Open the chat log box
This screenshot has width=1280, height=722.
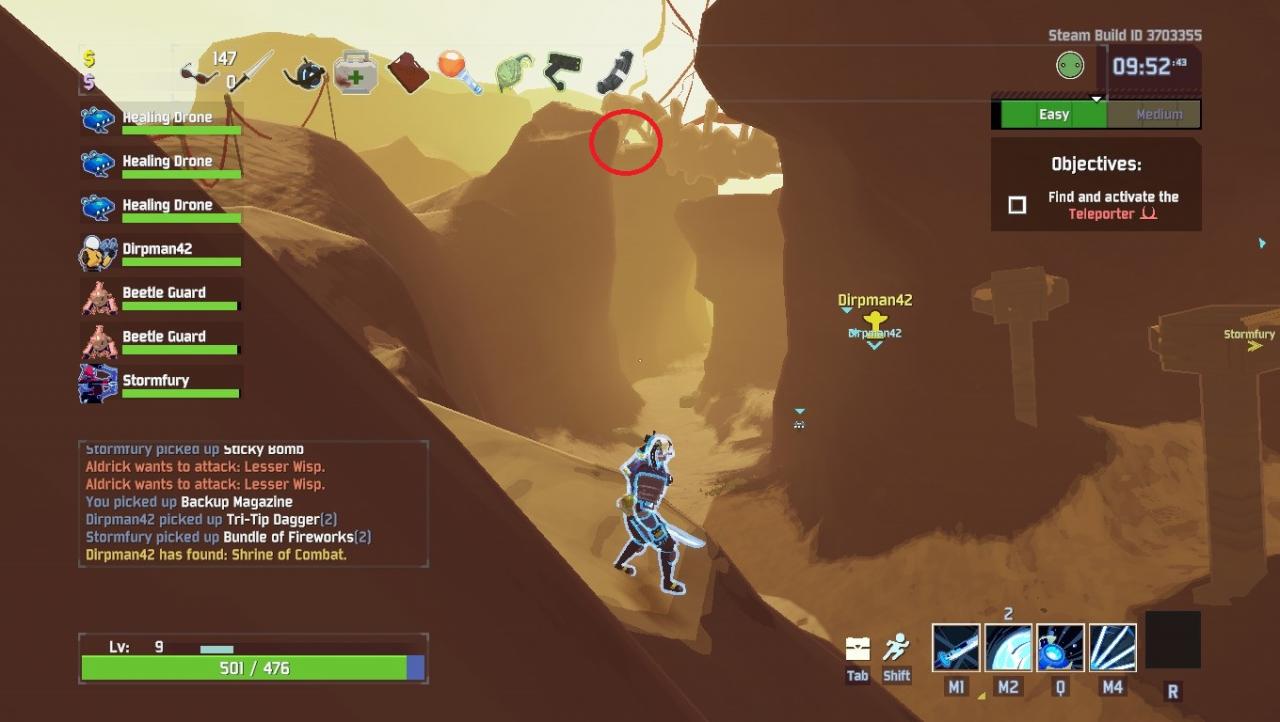click(x=254, y=503)
